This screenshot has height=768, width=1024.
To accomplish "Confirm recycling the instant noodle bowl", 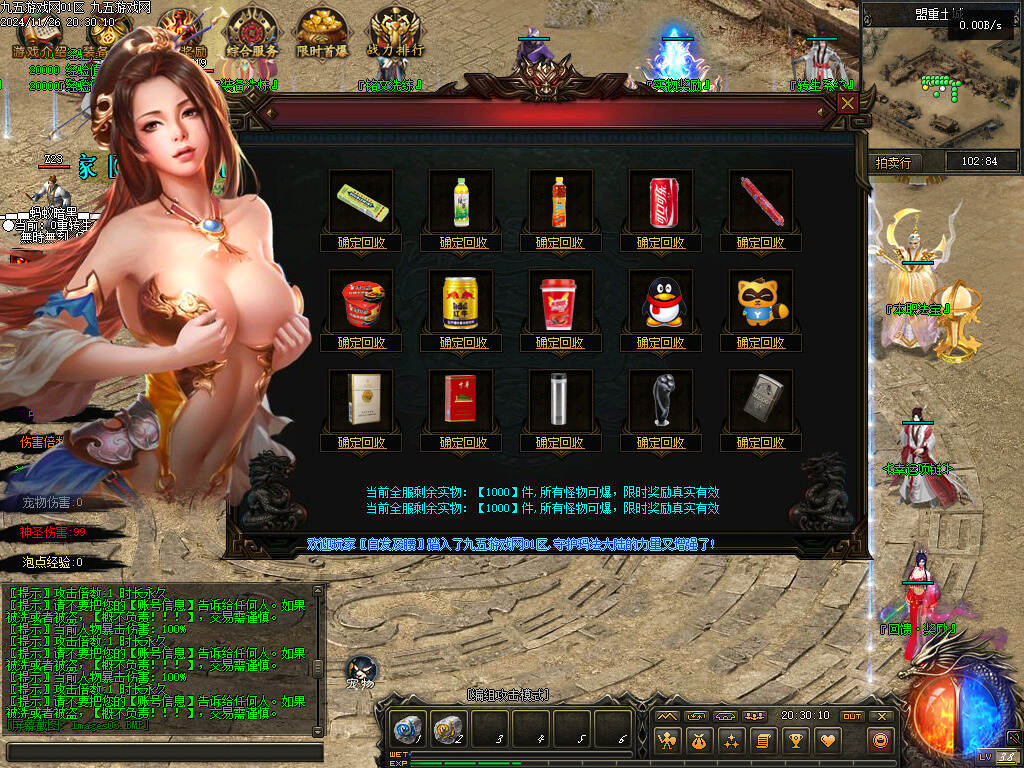I will (x=361, y=342).
